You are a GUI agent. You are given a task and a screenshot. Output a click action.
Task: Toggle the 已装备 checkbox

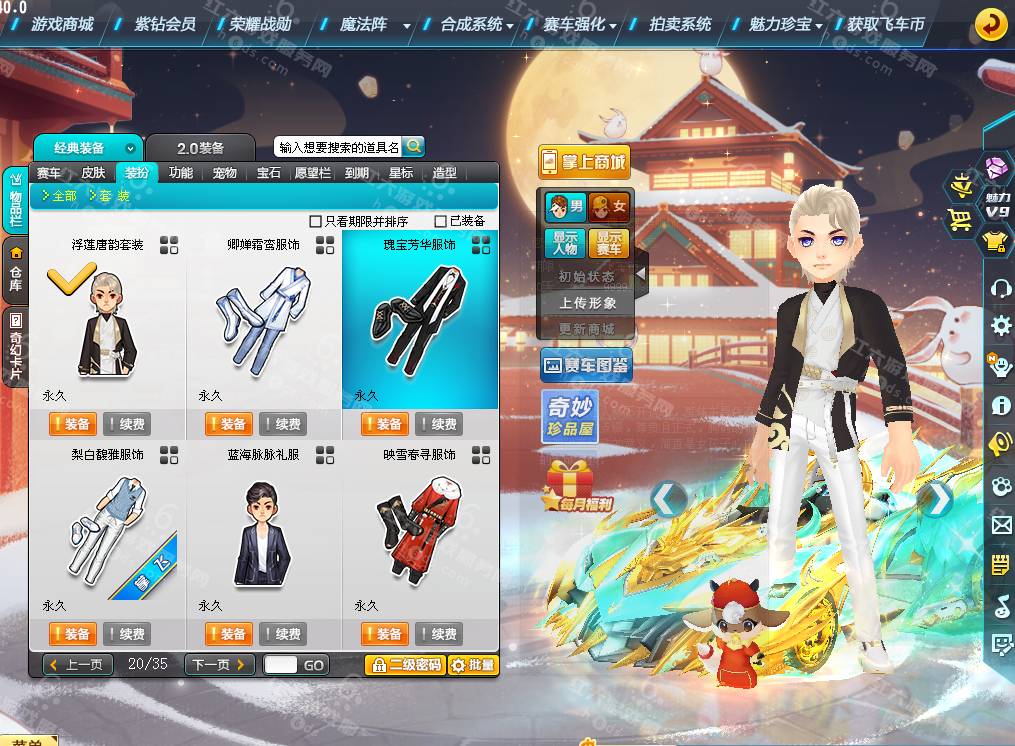coord(441,221)
